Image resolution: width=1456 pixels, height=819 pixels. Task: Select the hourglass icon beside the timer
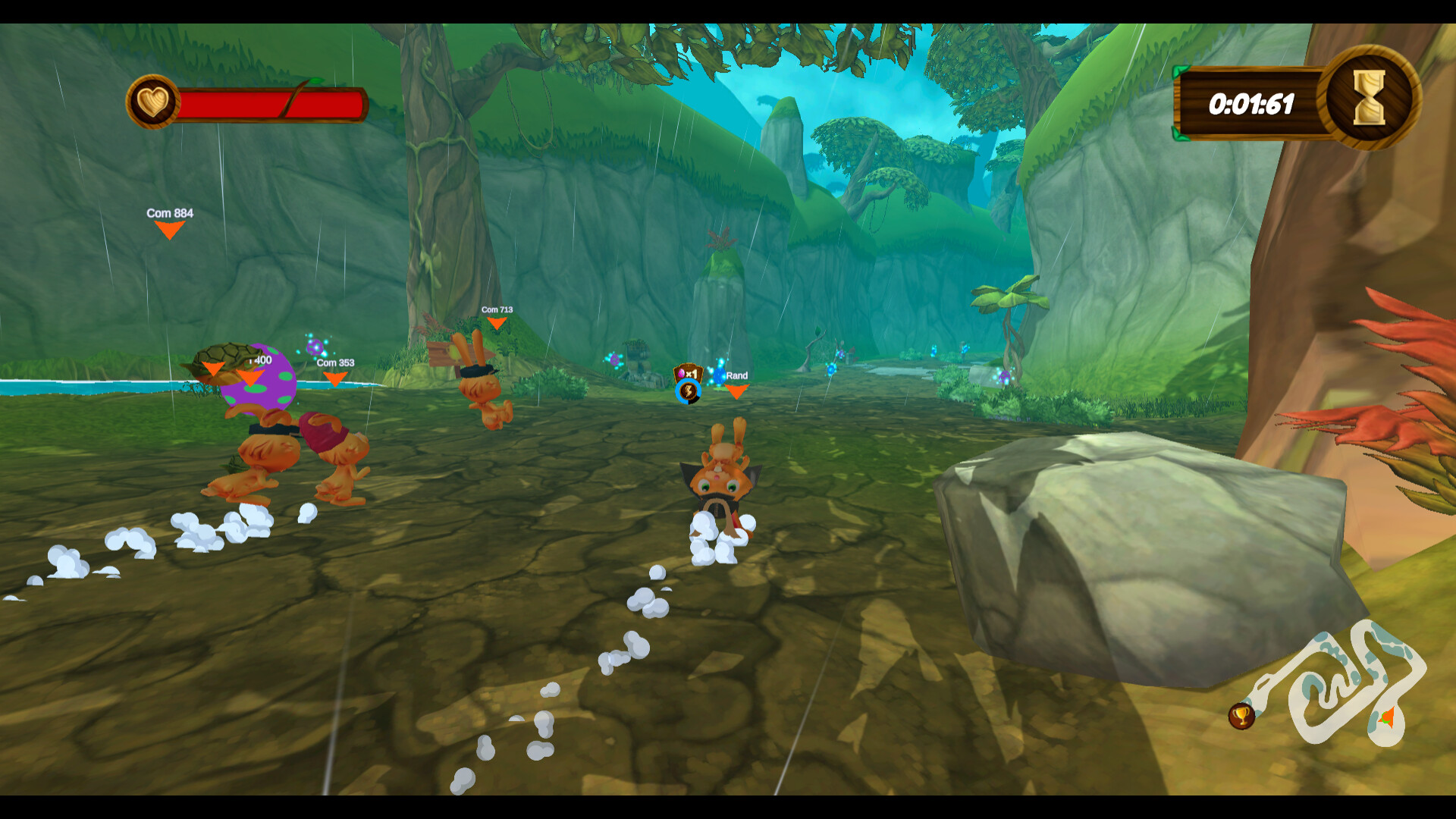click(1369, 99)
